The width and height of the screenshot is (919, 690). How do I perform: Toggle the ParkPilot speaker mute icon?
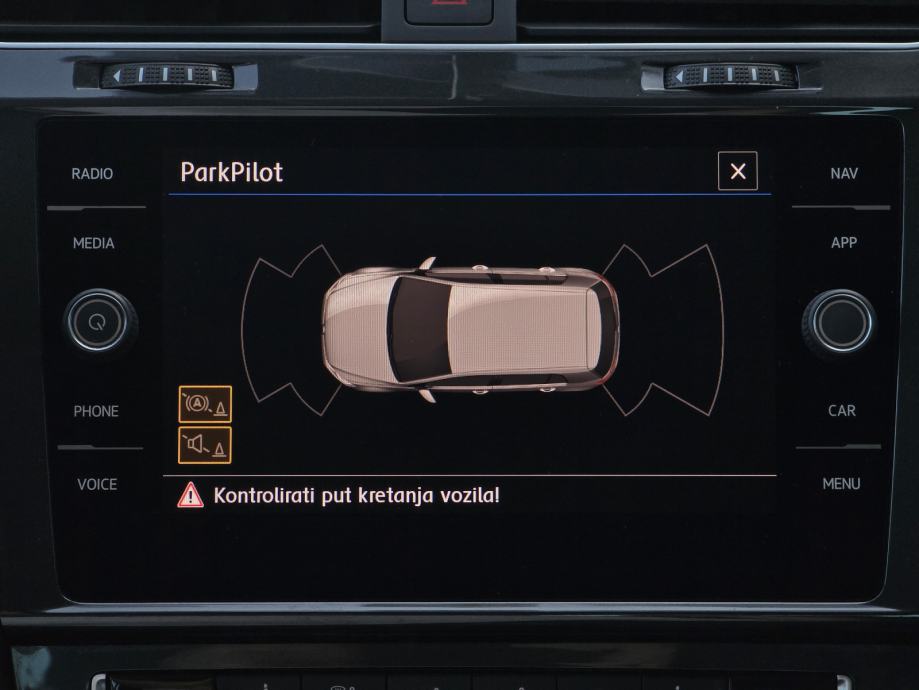(205, 445)
